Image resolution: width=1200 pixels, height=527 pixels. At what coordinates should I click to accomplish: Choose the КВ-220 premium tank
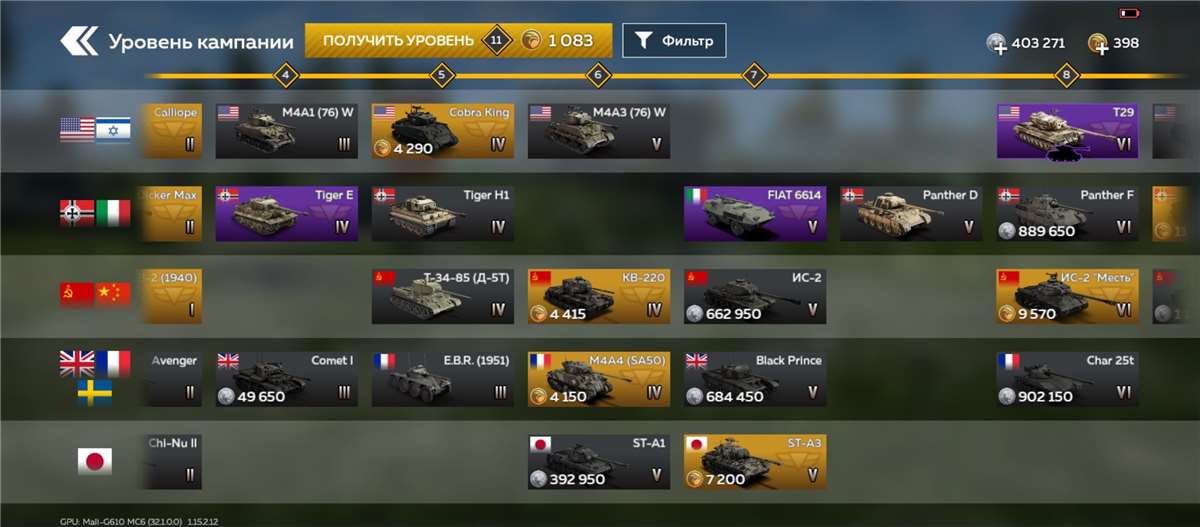598,295
